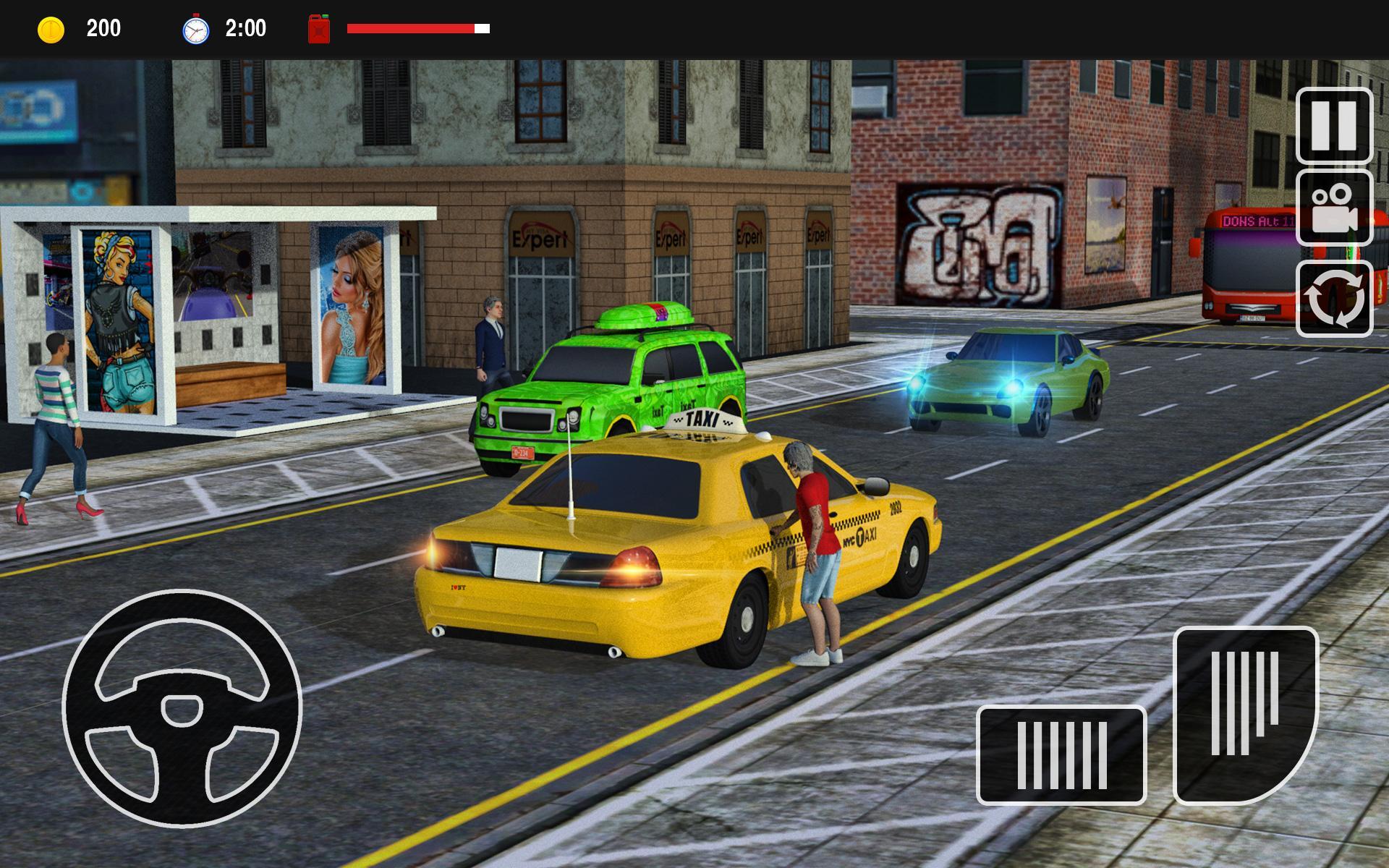Click the steering wheel control
Screen dimensions: 1389x868
[x=182, y=709]
